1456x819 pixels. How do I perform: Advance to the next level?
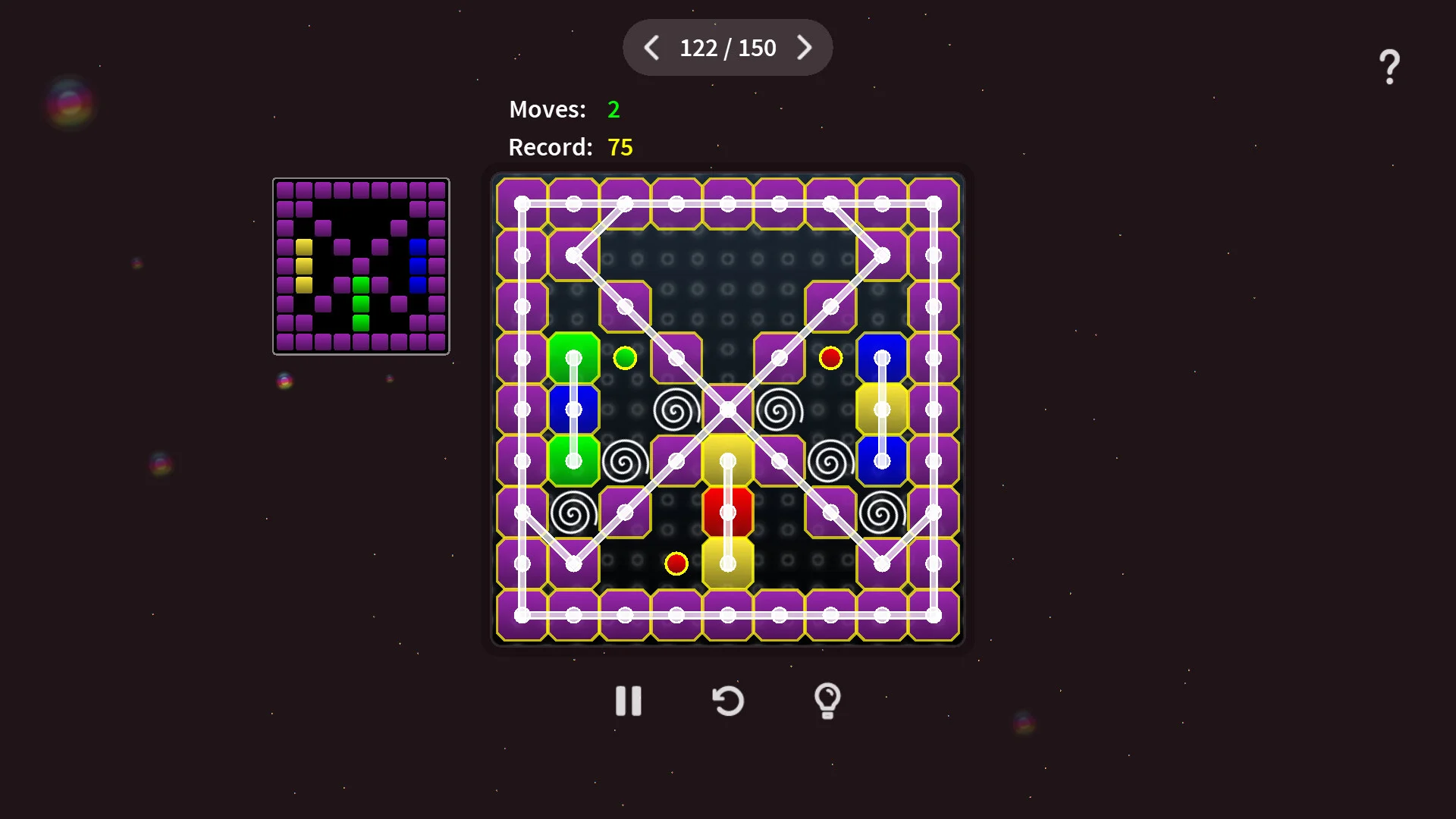(x=804, y=48)
